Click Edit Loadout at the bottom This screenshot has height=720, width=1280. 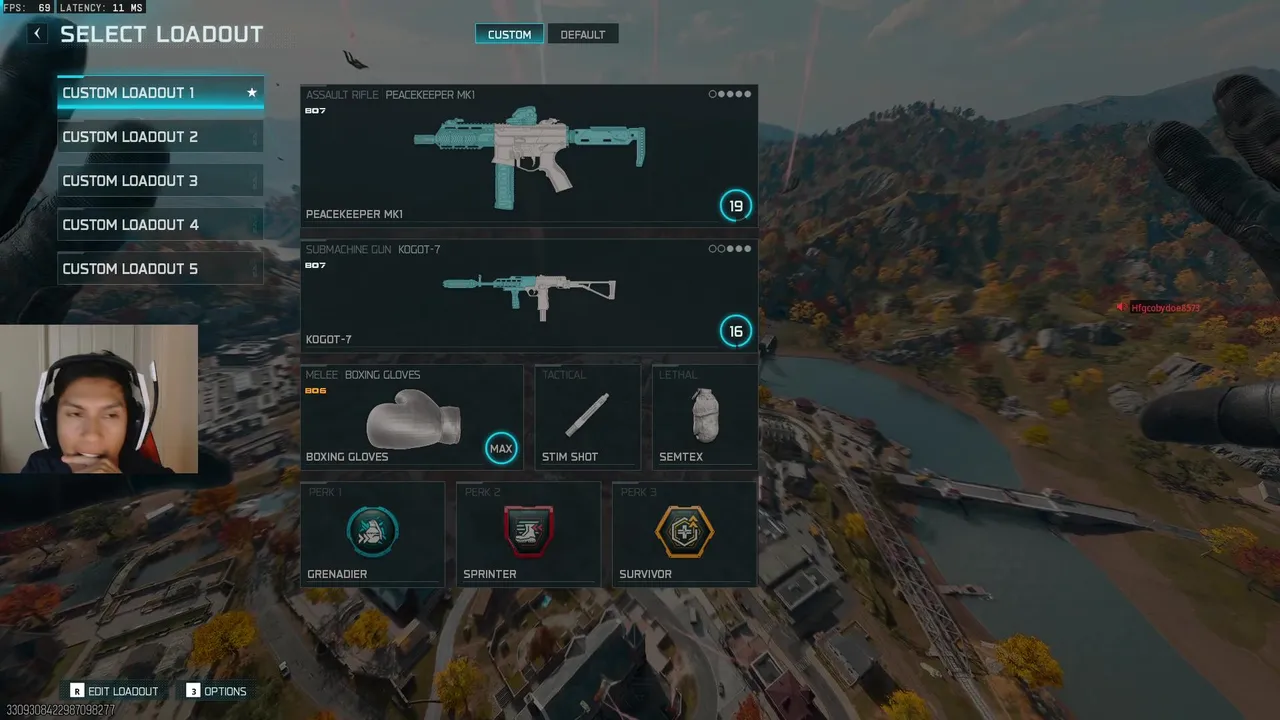(114, 691)
